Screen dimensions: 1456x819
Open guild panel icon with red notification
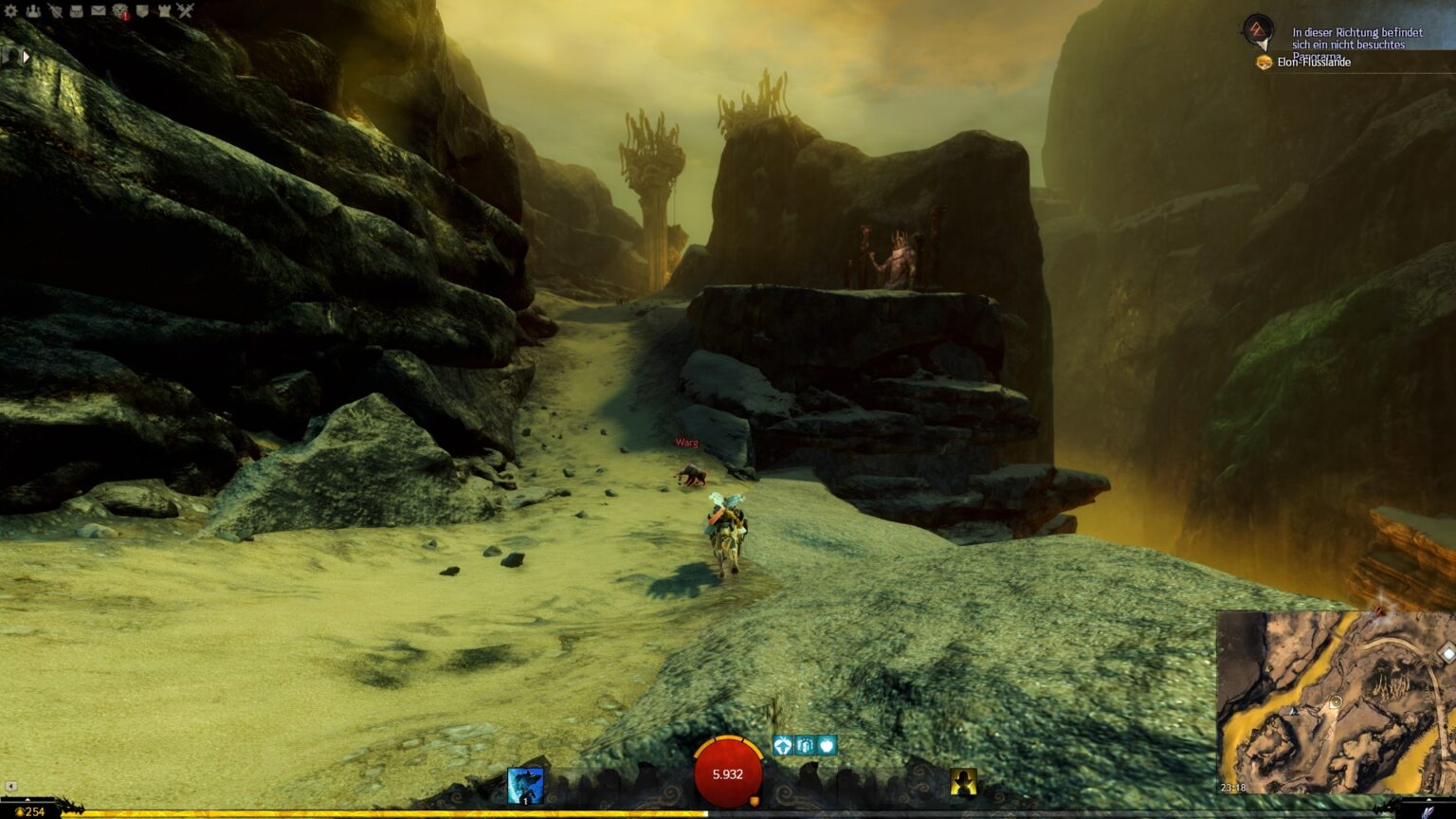120,10
